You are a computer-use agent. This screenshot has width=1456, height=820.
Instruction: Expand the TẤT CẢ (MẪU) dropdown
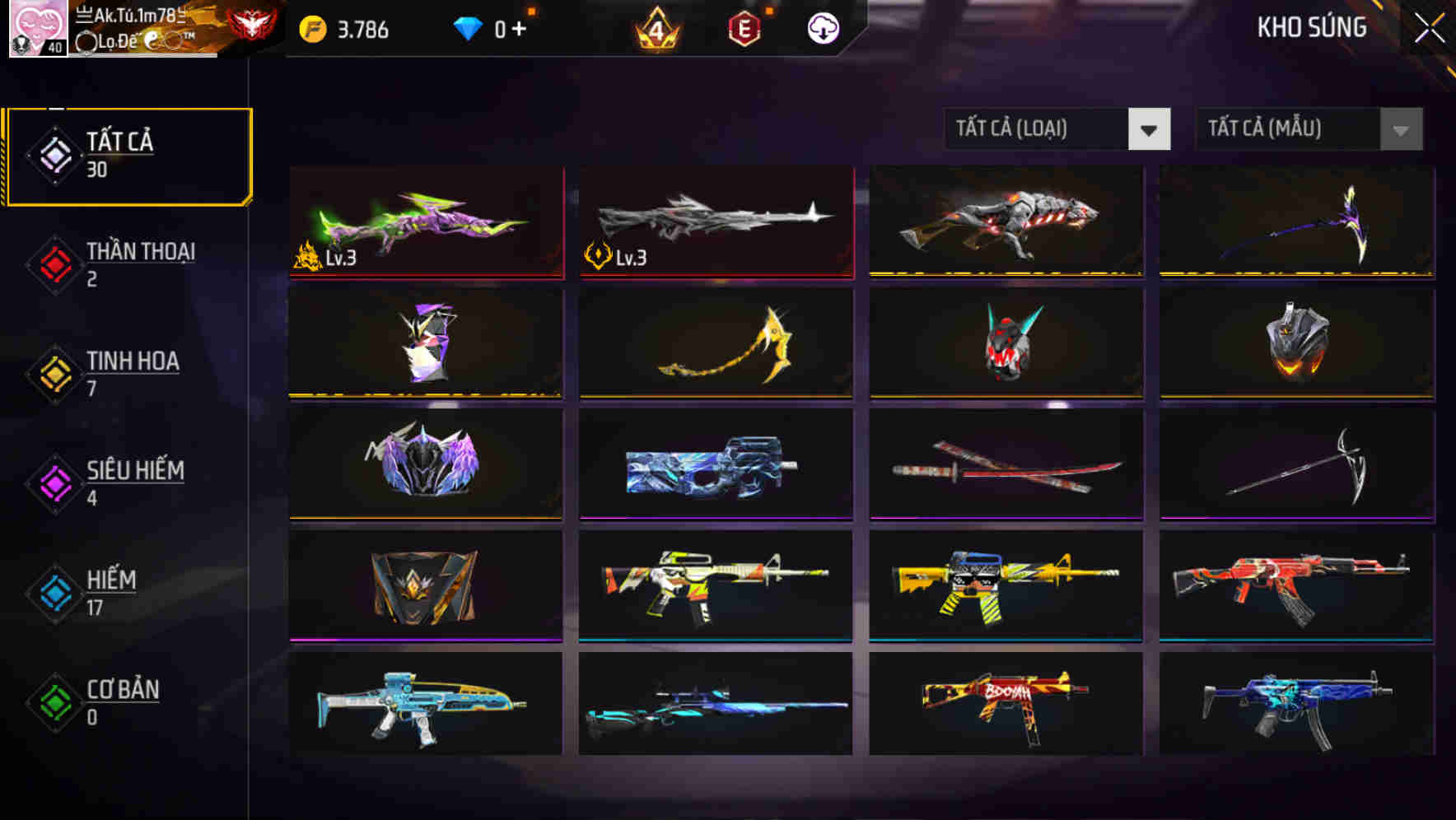click(1289, 129)
